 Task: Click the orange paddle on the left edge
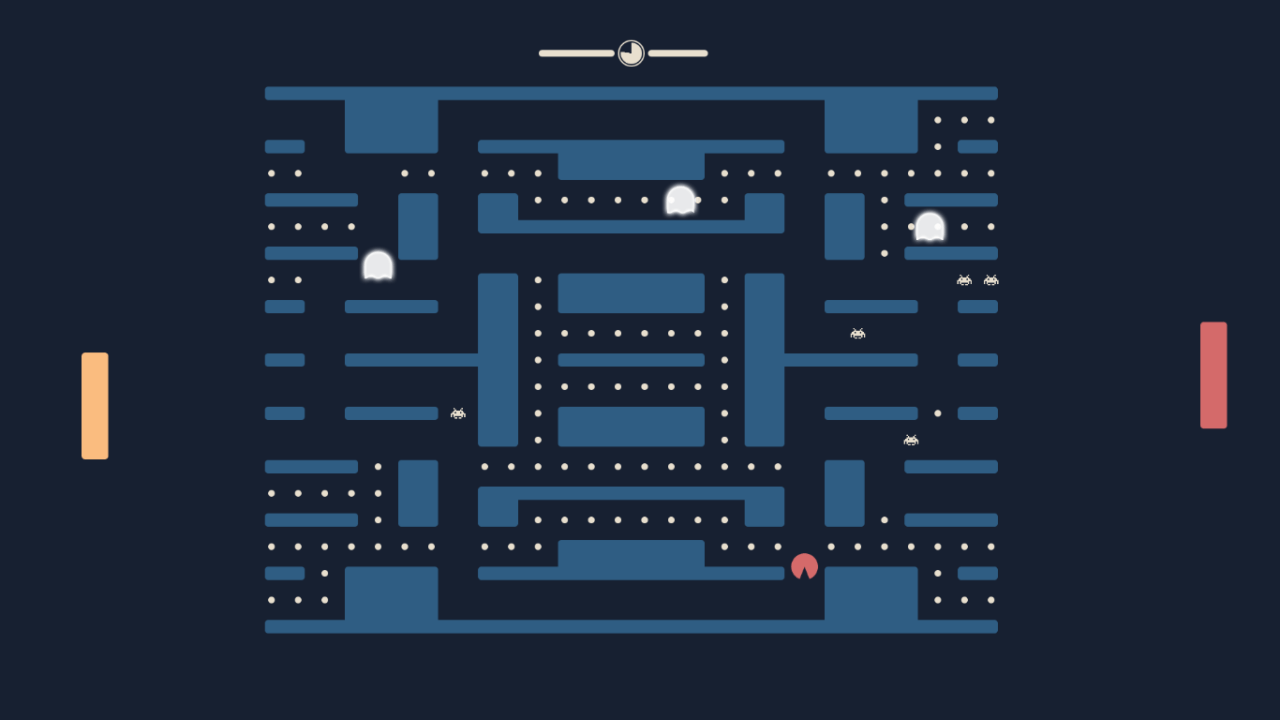95,404
